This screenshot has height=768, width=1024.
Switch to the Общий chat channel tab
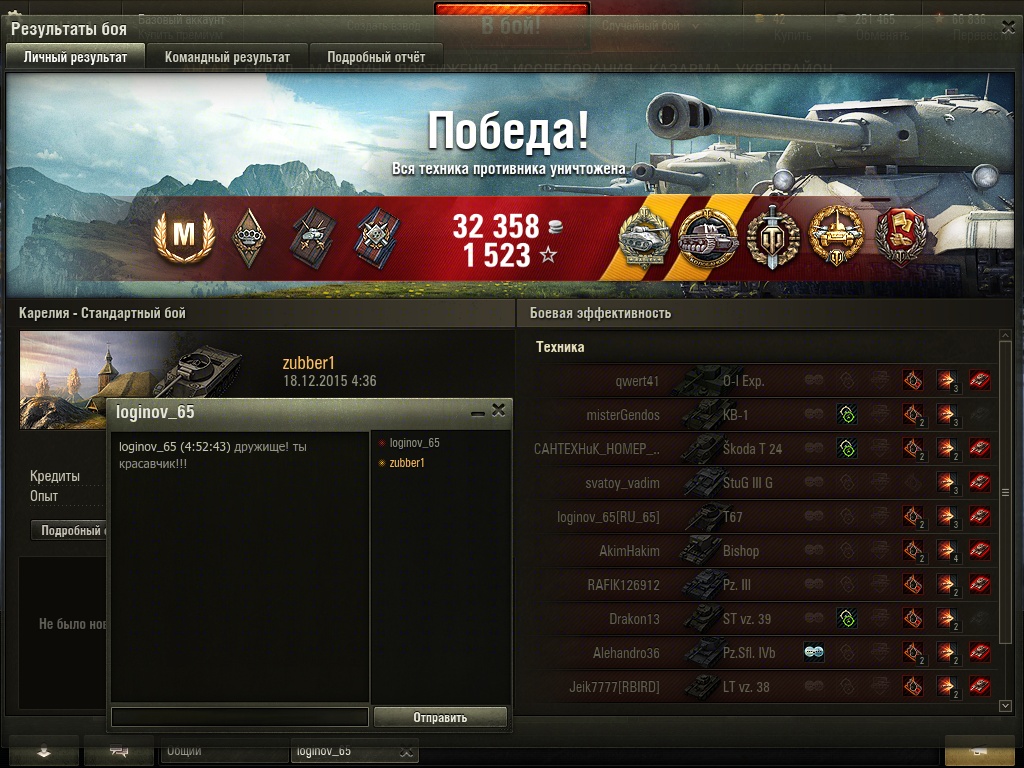[184, 751]
